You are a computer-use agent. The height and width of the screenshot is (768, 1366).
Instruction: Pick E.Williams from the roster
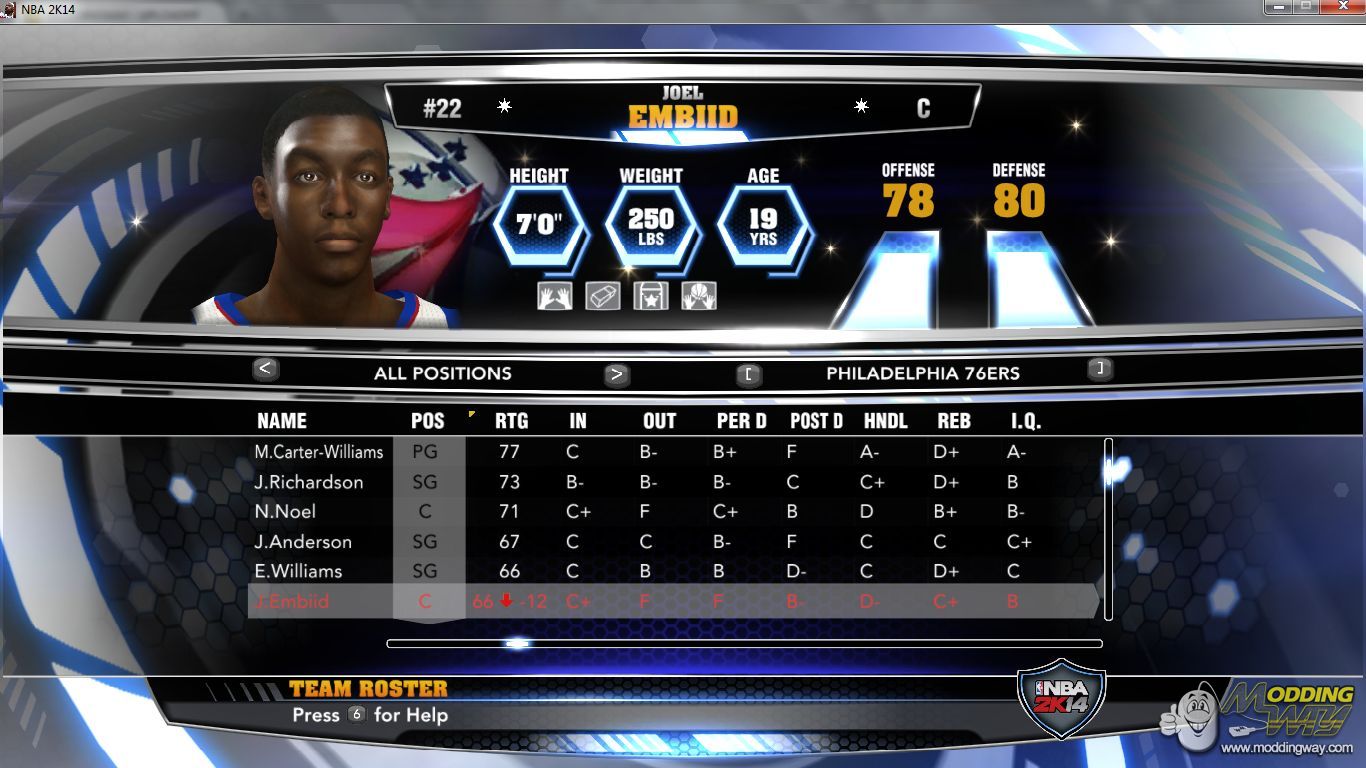pos(298,571)
